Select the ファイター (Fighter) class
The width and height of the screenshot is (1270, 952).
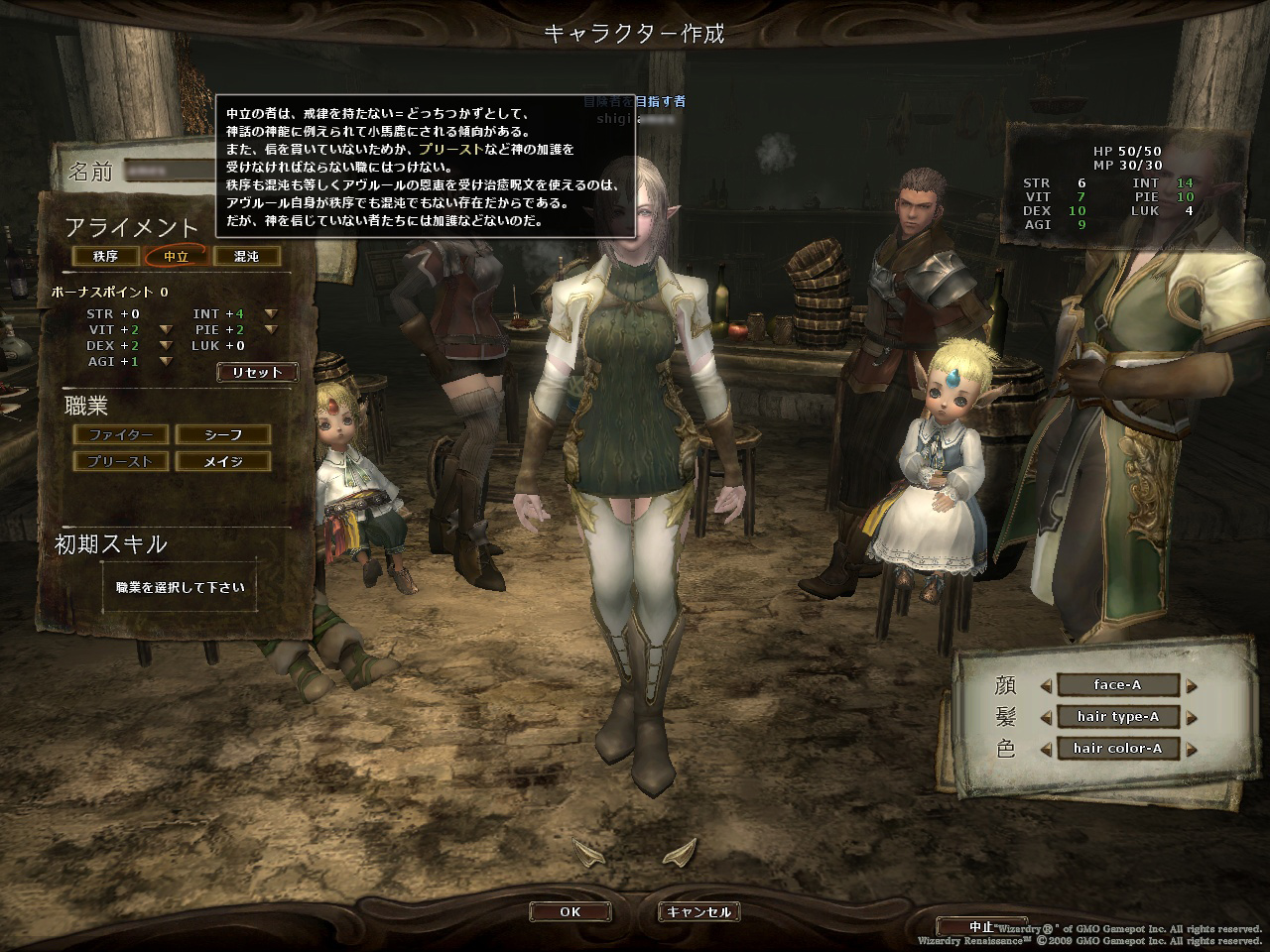120,434
